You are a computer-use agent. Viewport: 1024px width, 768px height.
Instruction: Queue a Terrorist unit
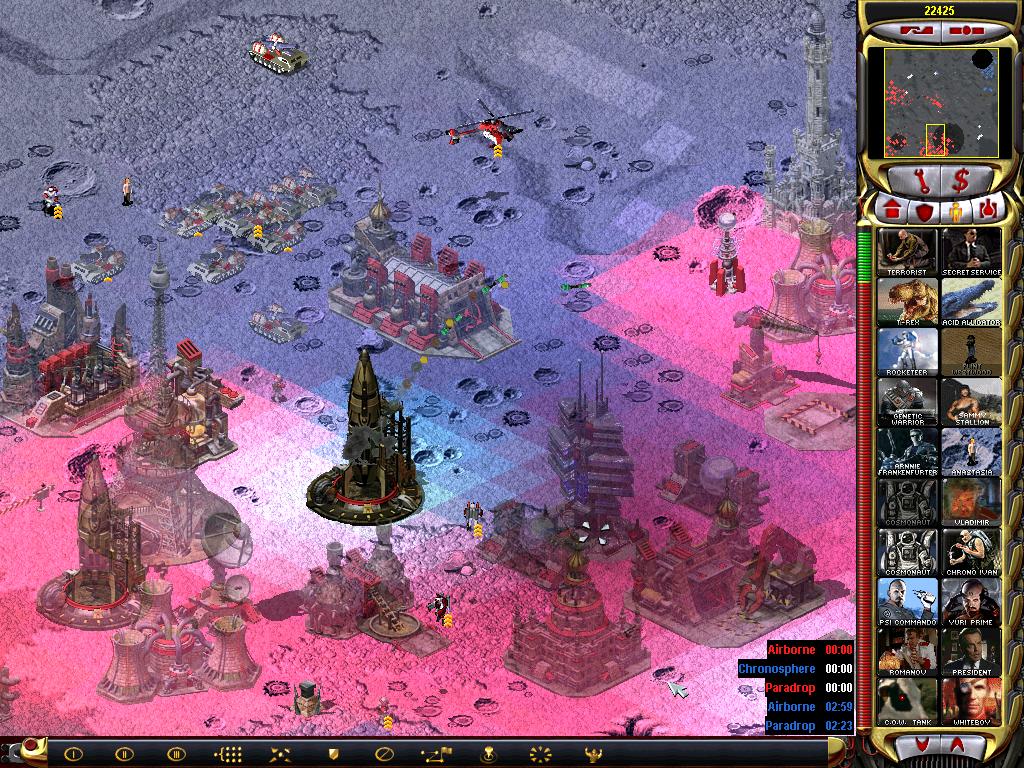908,252
